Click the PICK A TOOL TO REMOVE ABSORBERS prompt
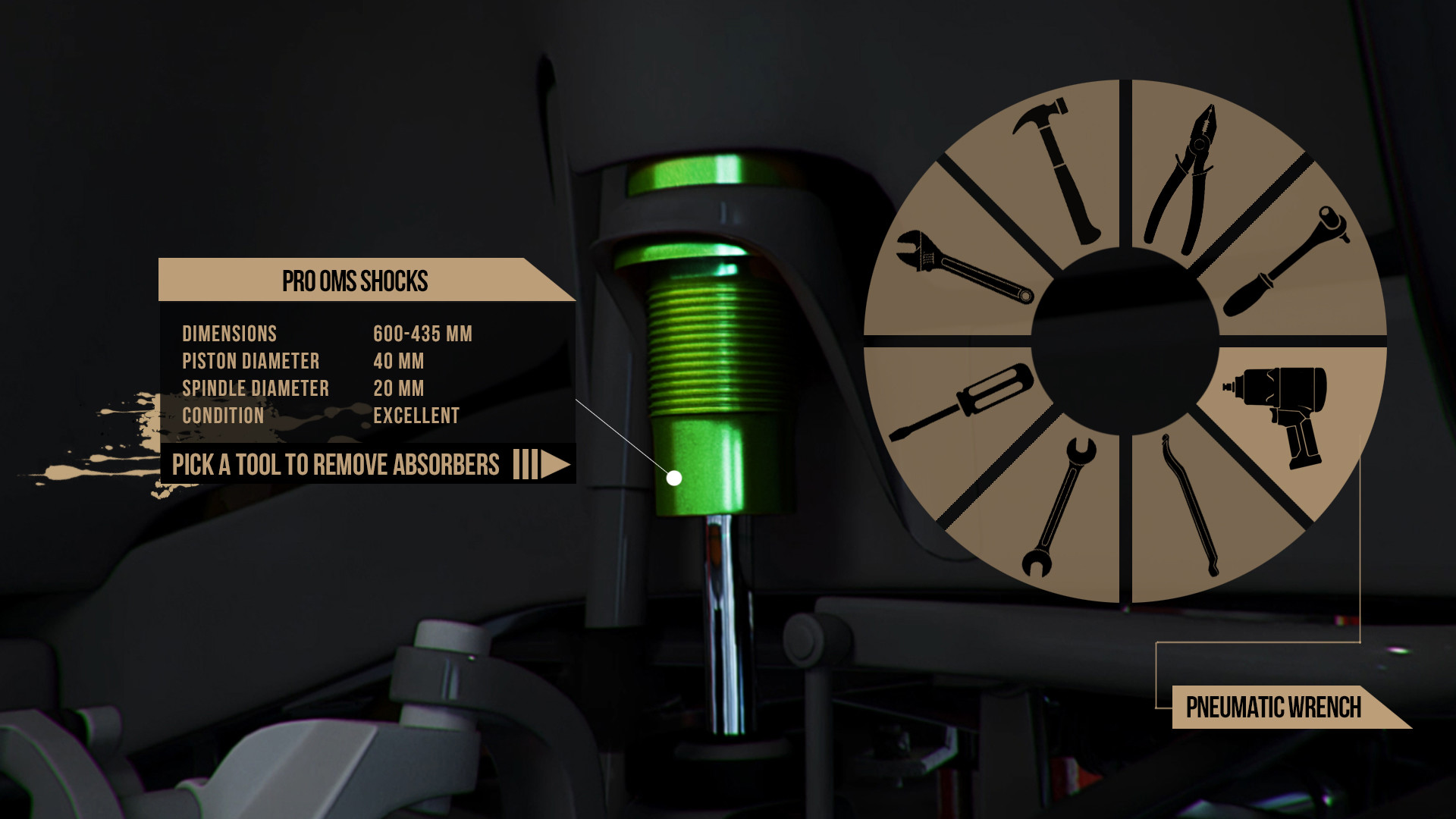This screenshot has height=819, width=1456. (x=336, y=464)
